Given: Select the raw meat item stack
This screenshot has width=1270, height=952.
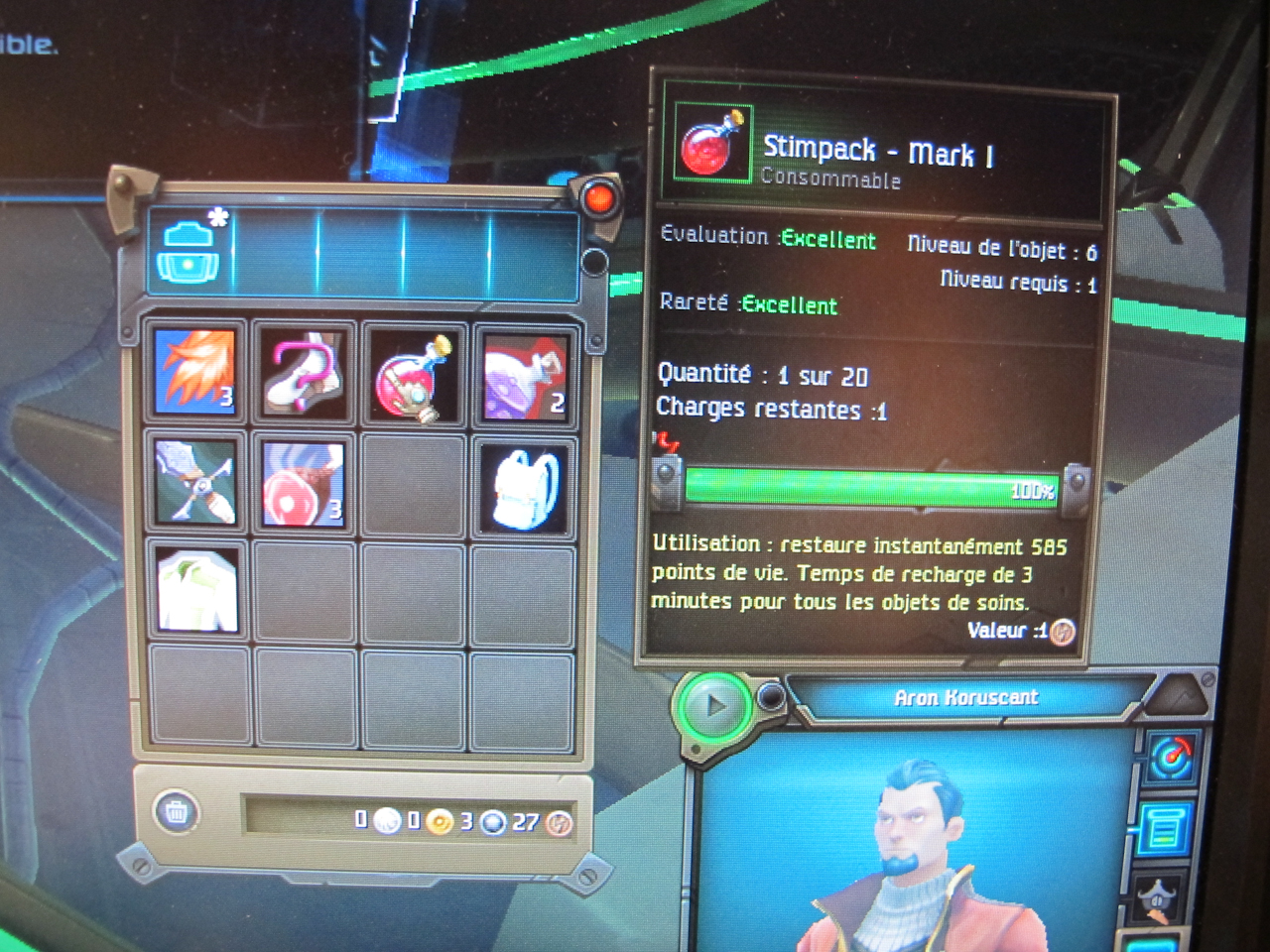Looking at the screenshot, I should (304, 483).
